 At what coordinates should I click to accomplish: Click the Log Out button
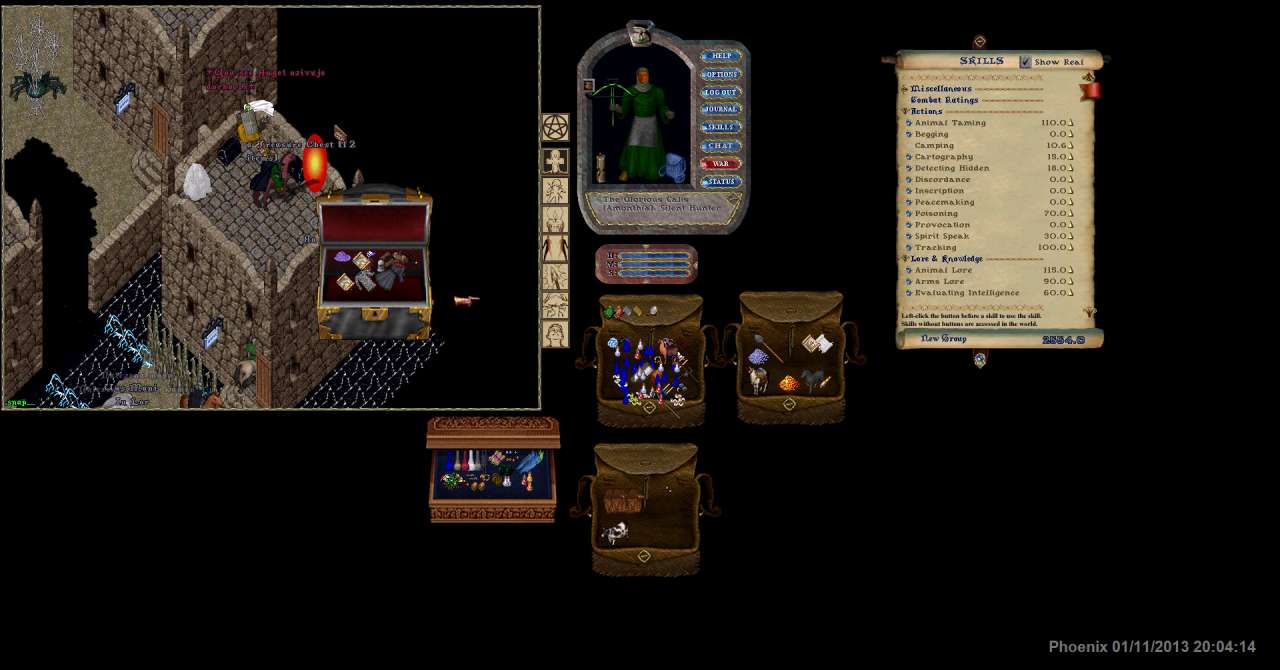coord(720,92)
